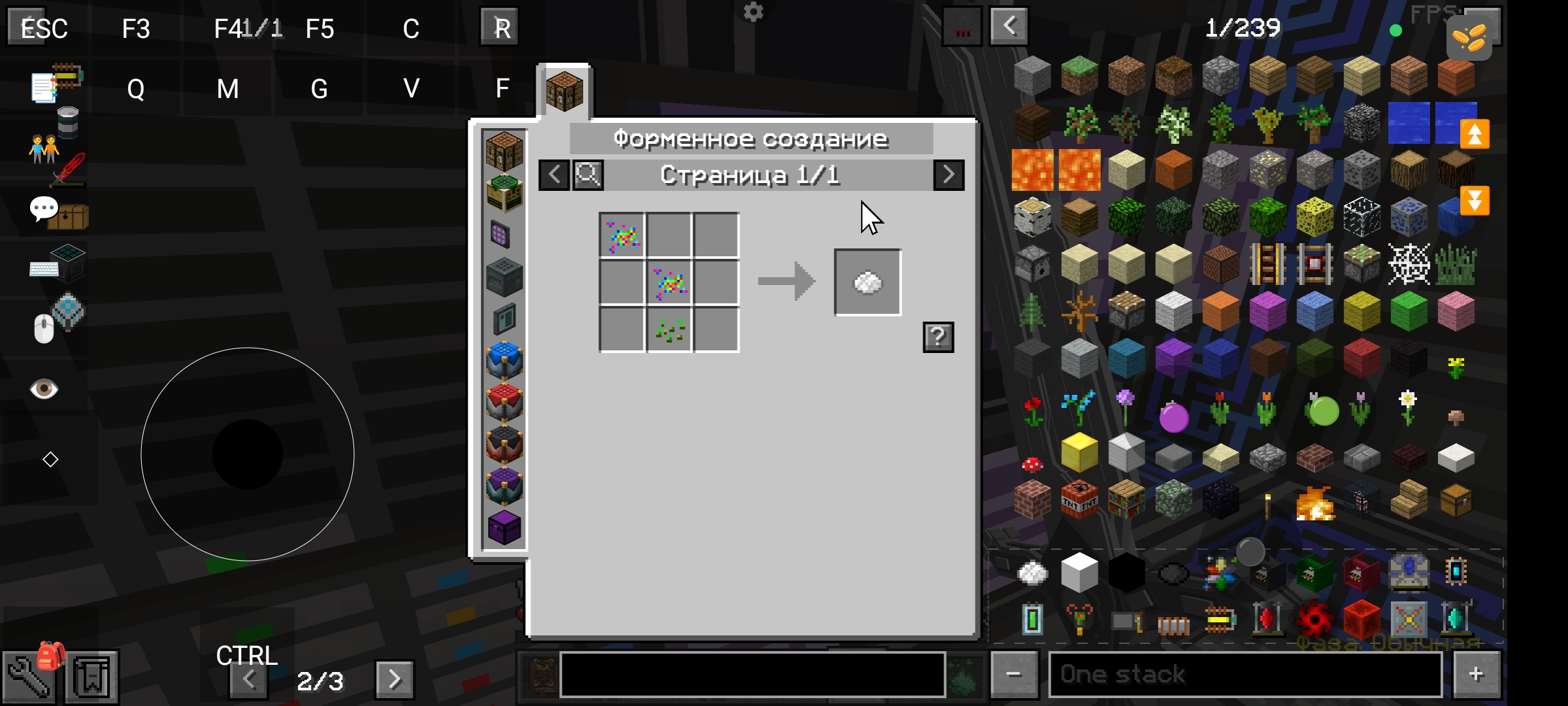
Task: Decrease stack amount with minus button
Action: [x=1013, y=674]
